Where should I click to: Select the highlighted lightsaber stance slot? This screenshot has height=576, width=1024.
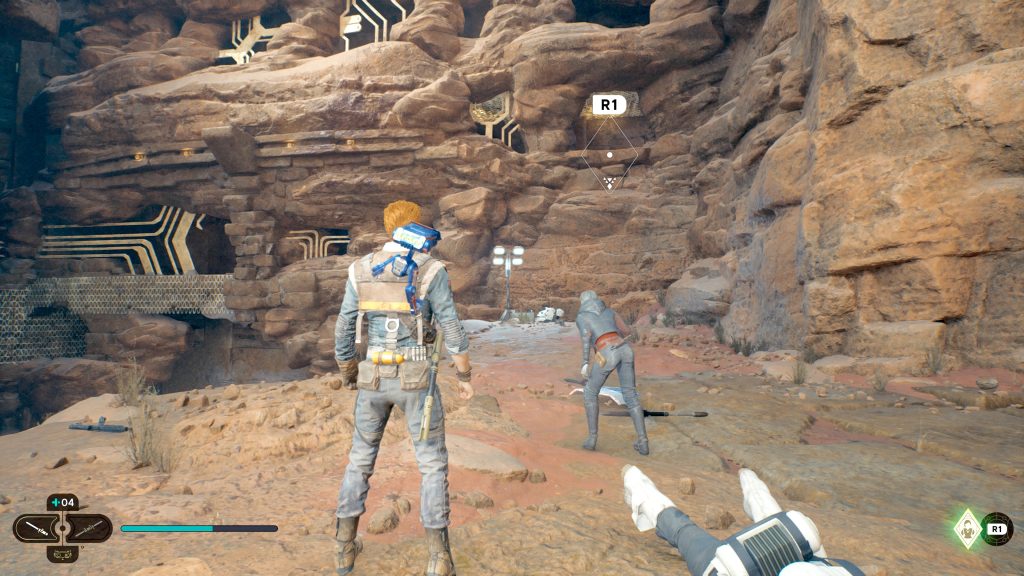(35, 527)
